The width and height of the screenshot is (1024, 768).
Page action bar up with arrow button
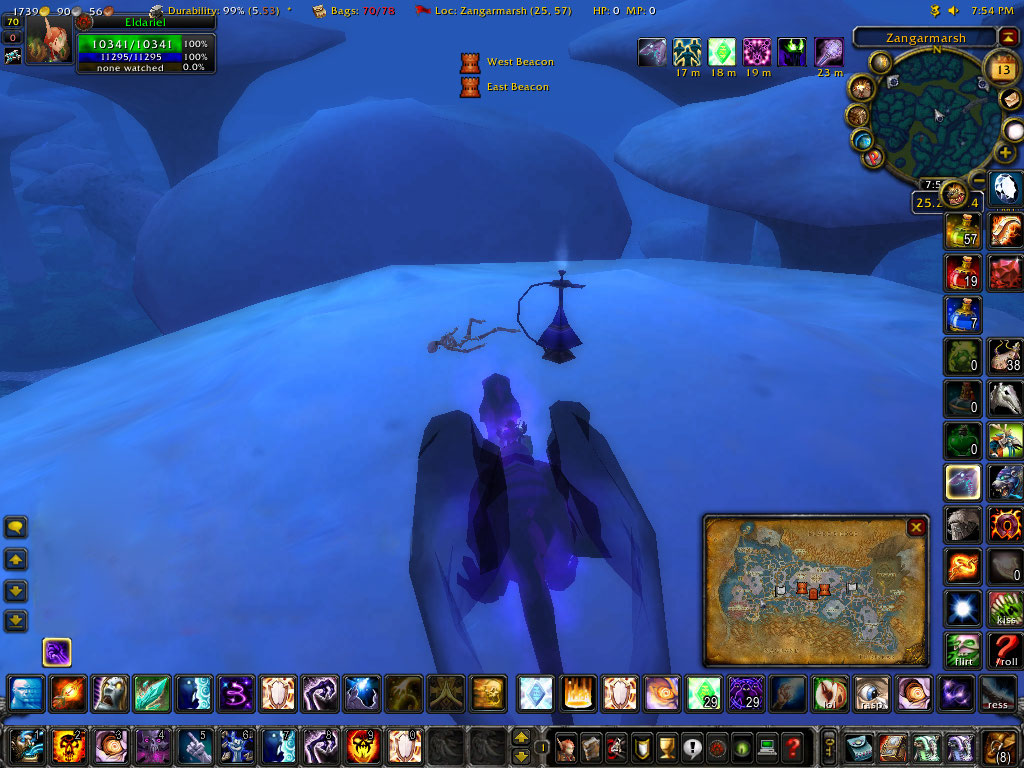pyautogui.click(x=521, y=738)
